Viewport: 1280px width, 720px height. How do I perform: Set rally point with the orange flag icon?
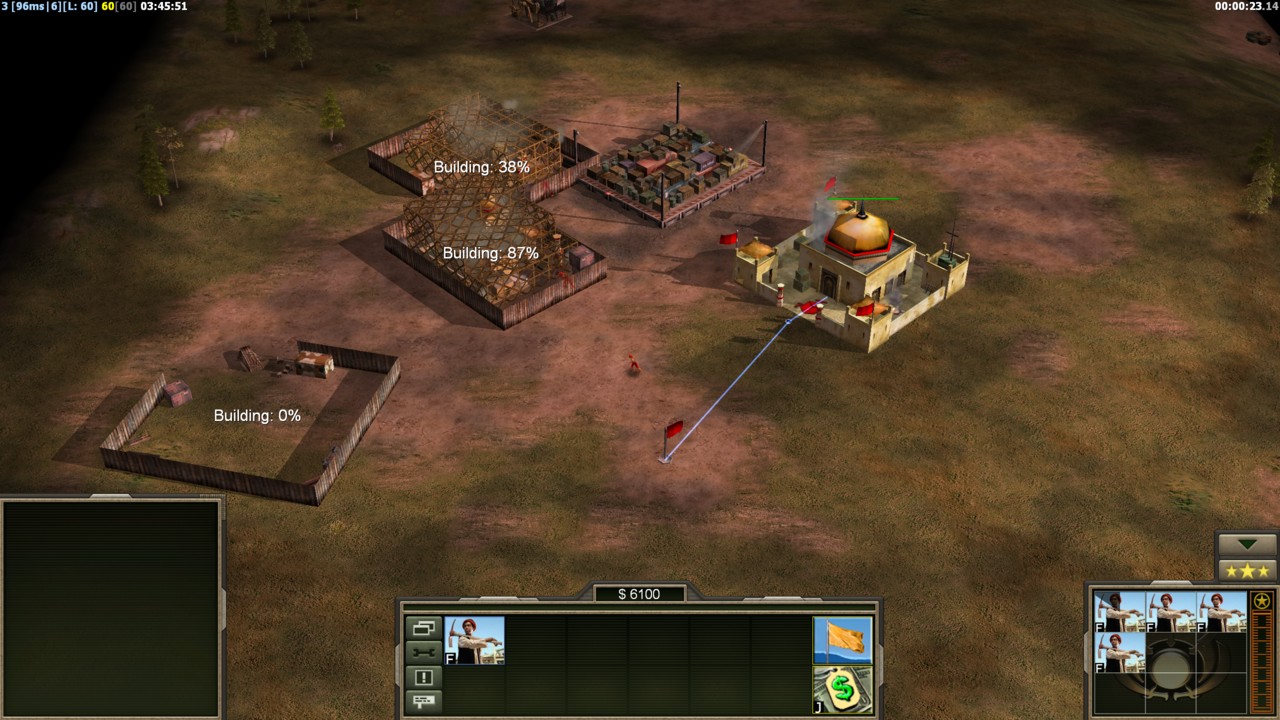tap(842, 640)
